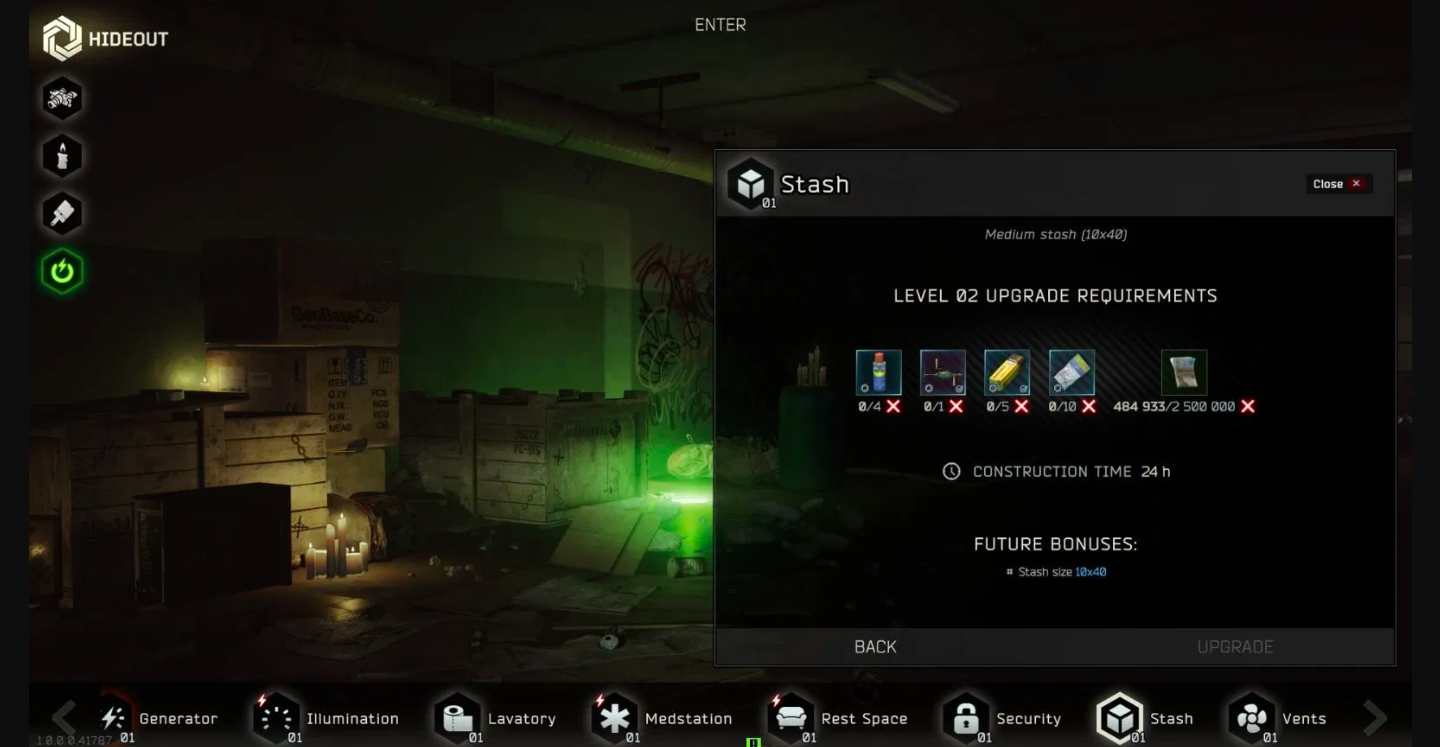Image resolution: width=1440 pixels, height=747 pixels.
Task: Select the candle icon in left sidebar
Action: click(62, 155)
